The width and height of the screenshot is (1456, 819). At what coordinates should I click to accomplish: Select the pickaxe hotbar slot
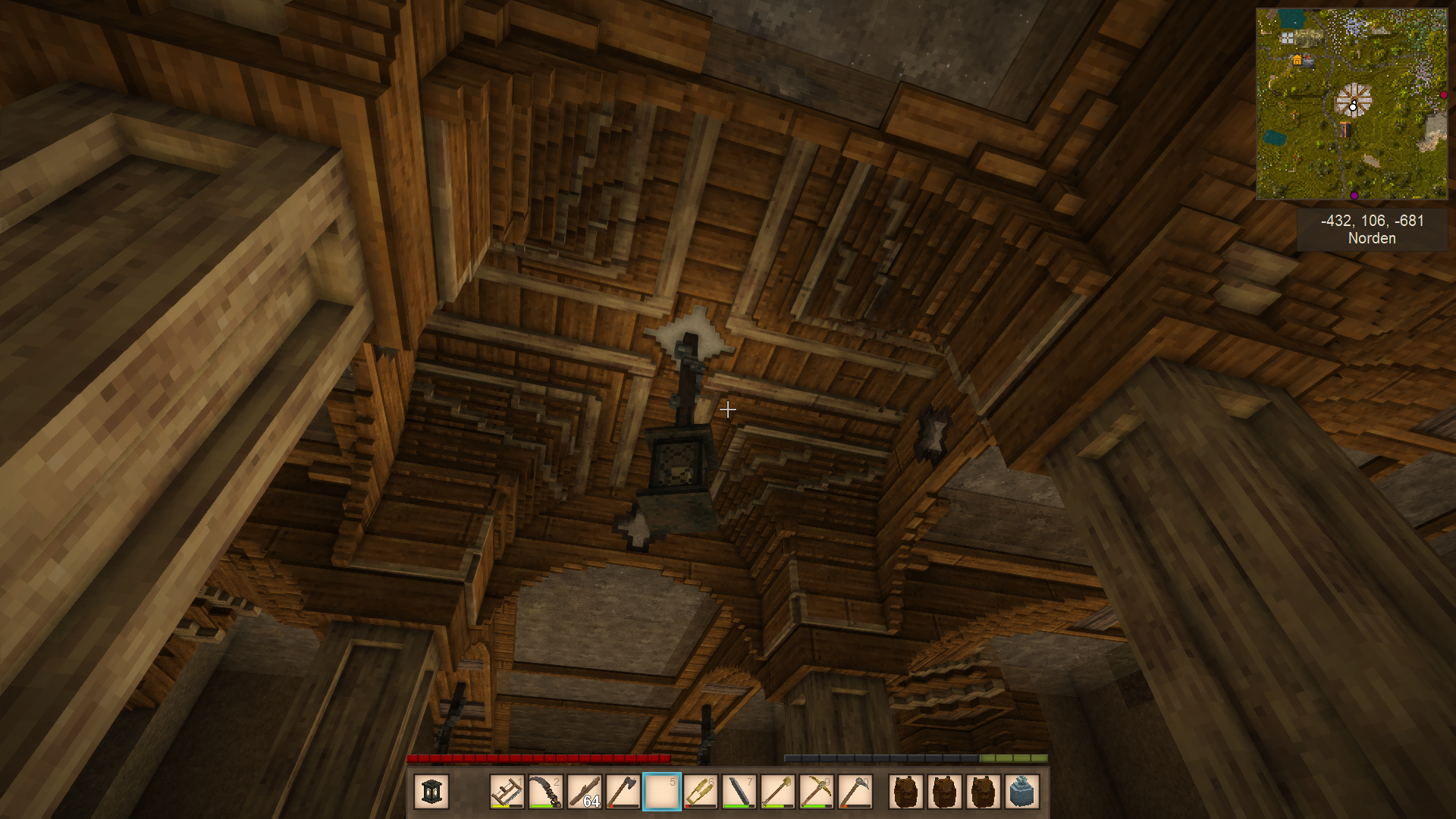817,792
